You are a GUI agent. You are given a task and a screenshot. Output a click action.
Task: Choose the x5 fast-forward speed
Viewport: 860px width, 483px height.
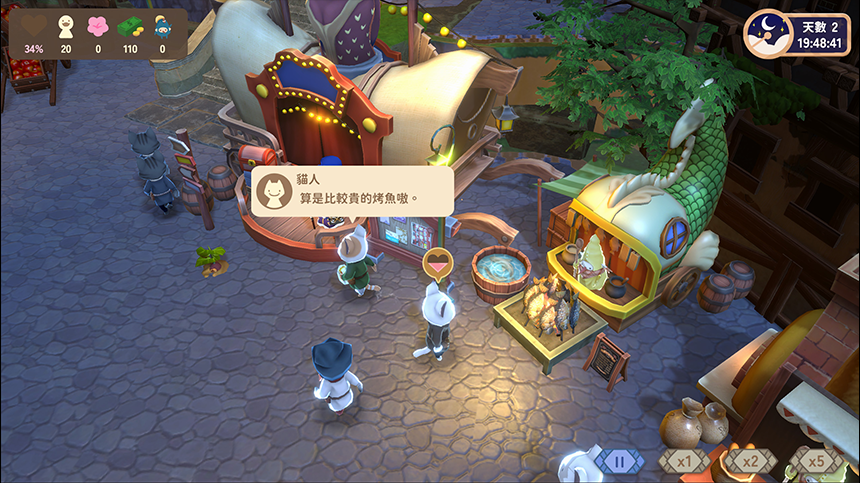[x=816, y=462]
